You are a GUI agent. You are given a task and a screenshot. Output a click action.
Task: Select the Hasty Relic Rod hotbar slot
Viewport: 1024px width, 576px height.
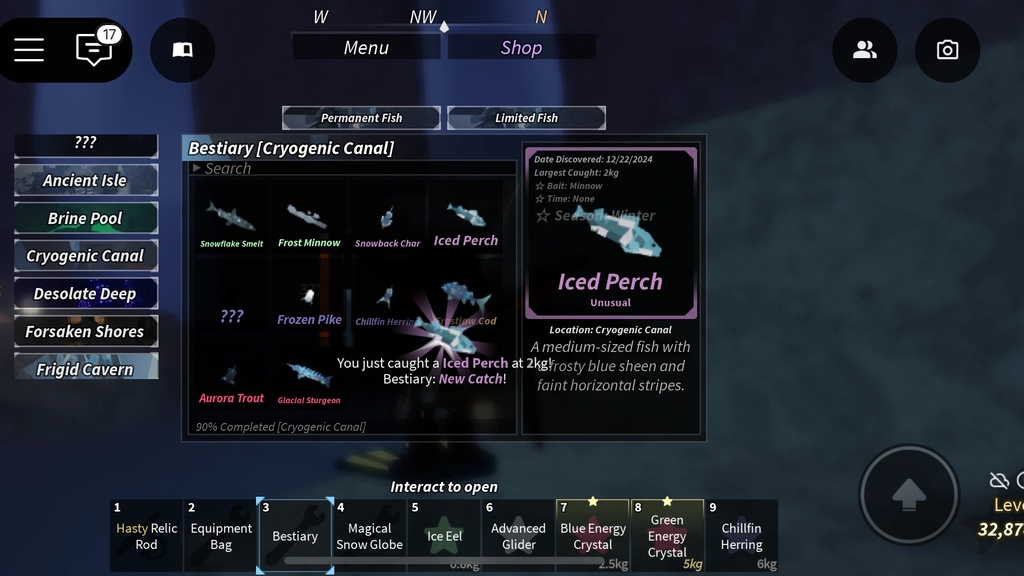tap(146, 535)
